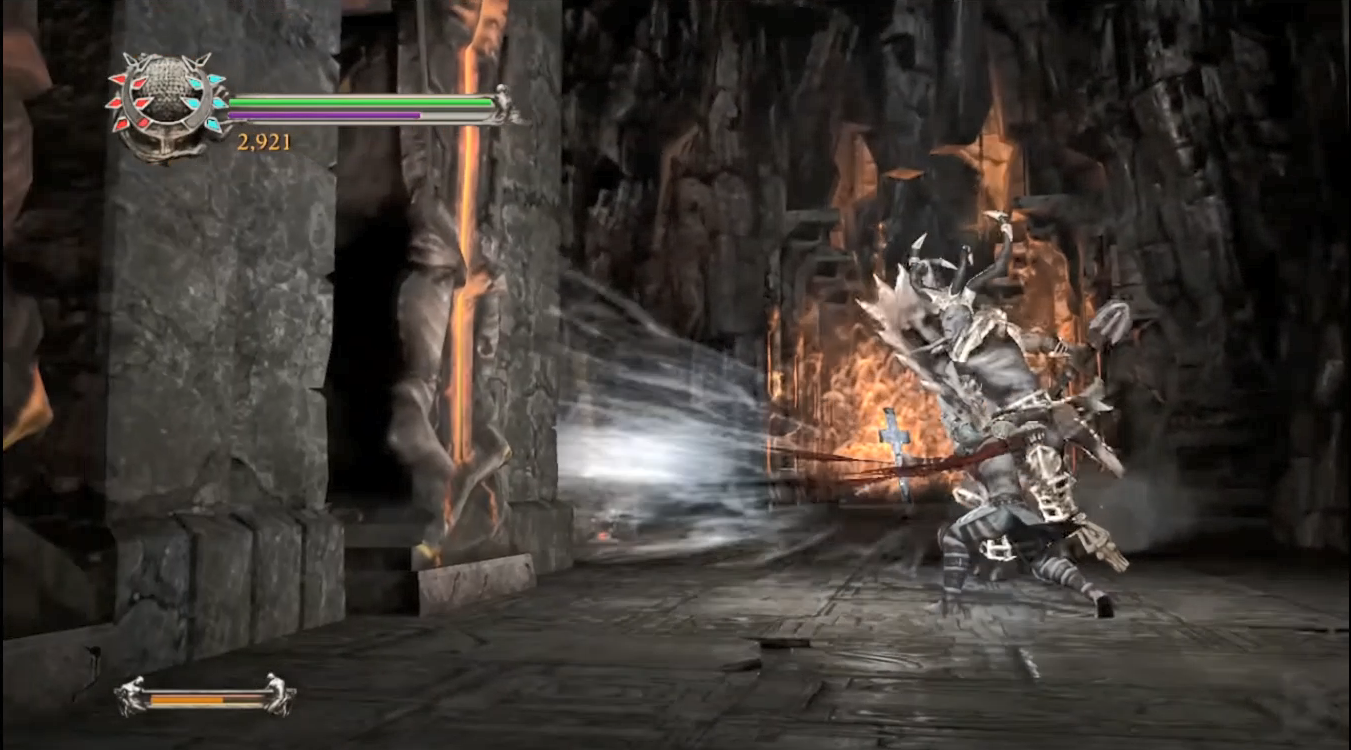1351x750 pixels.
Task: Click the souls counter showing 2,921
Action: click(262, 142)
